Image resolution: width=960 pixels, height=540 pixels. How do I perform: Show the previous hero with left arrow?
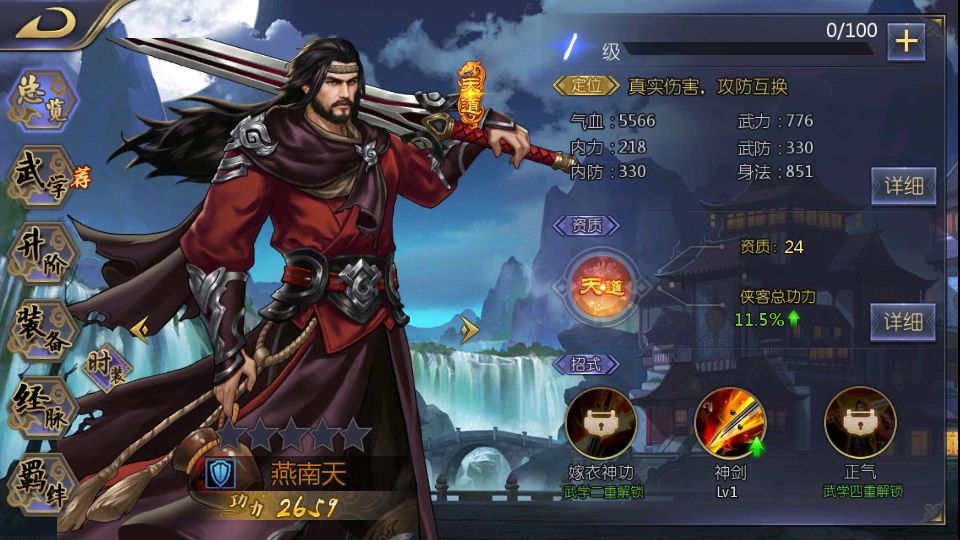pyautogui.click(x=140, y=327)
